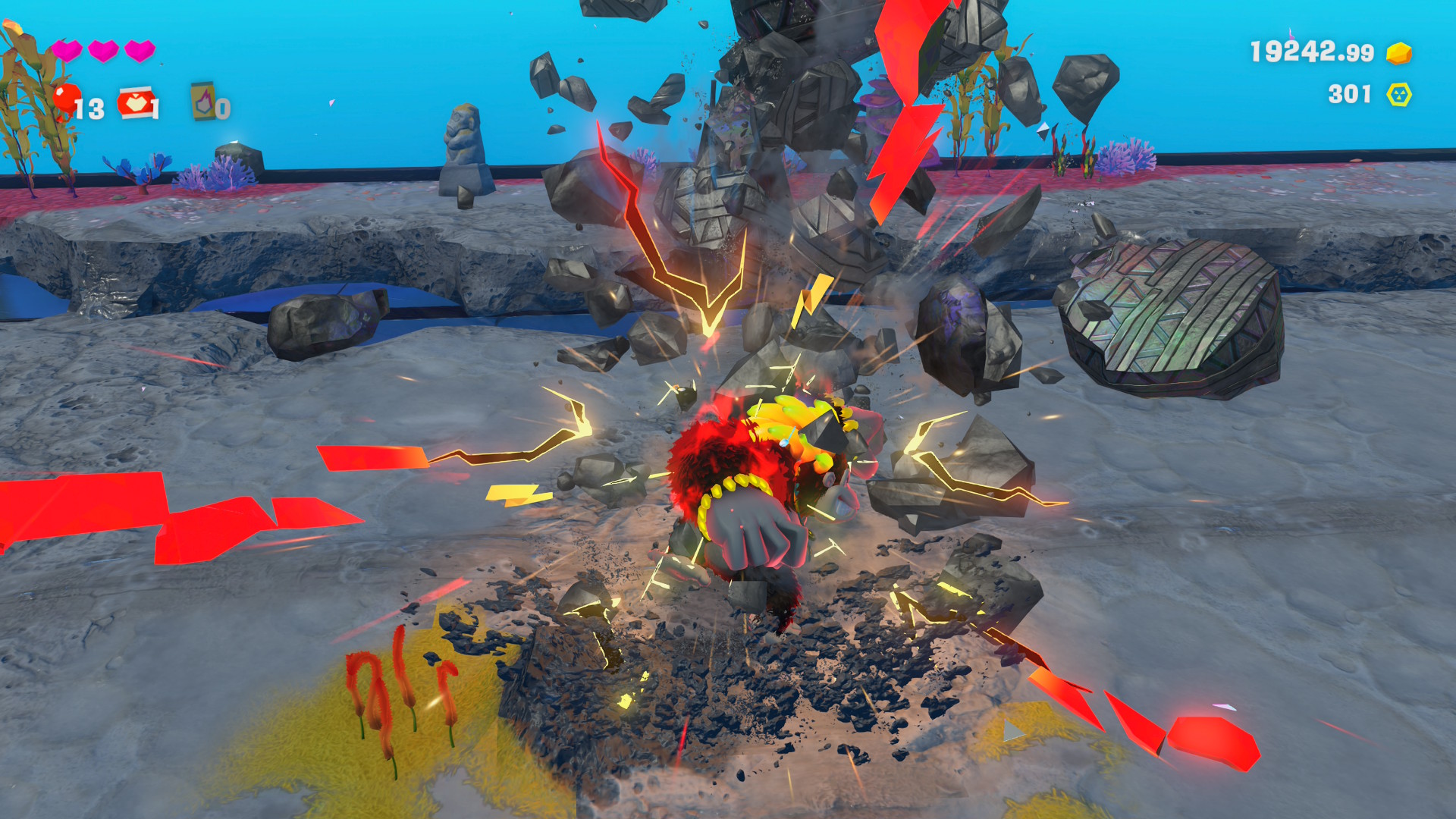
Task: Select the red heart juice can
Action: pyautogui.click(x=134, y=102)
